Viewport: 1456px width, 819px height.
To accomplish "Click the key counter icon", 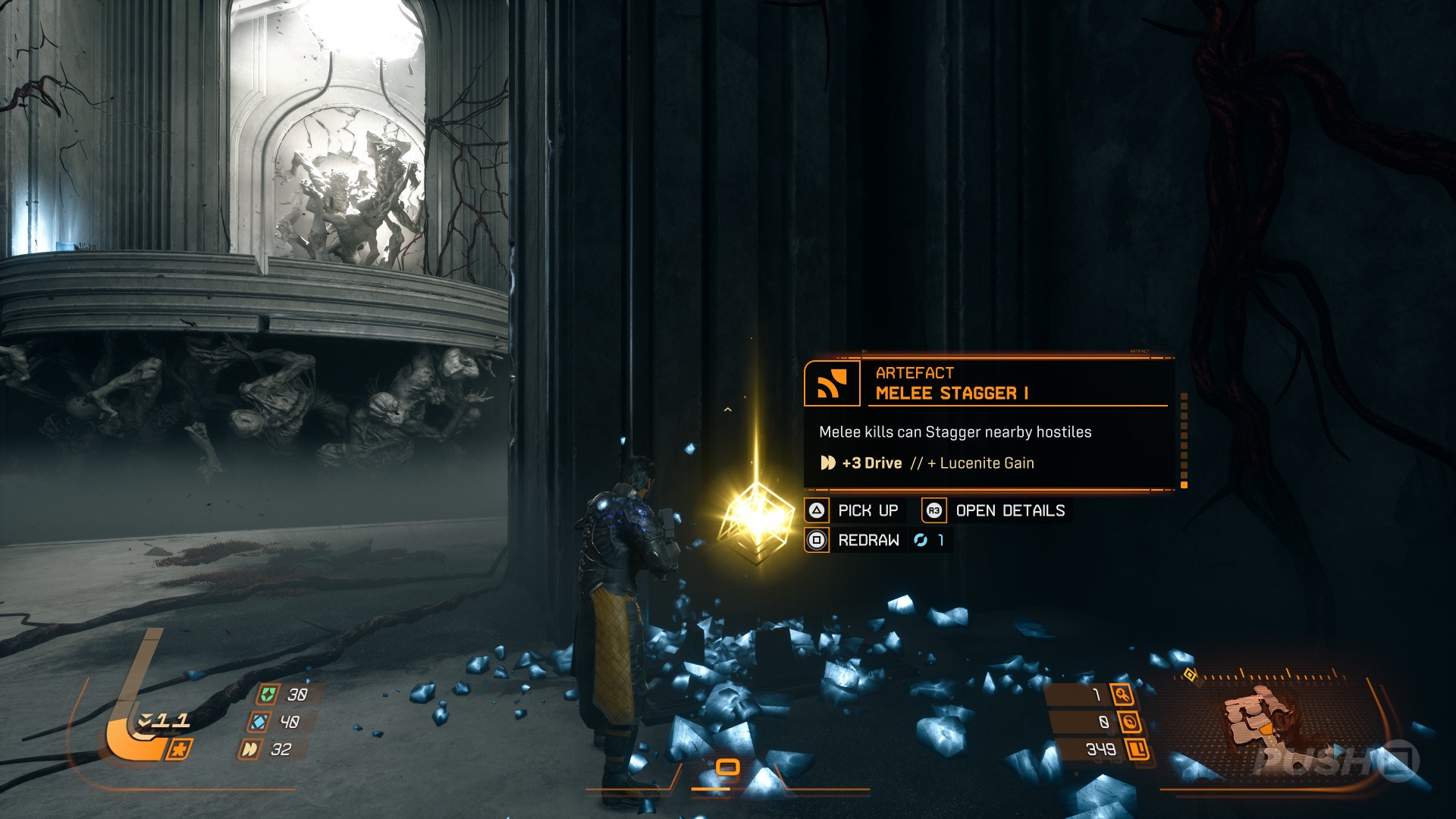I will (x=1122, y=694).
